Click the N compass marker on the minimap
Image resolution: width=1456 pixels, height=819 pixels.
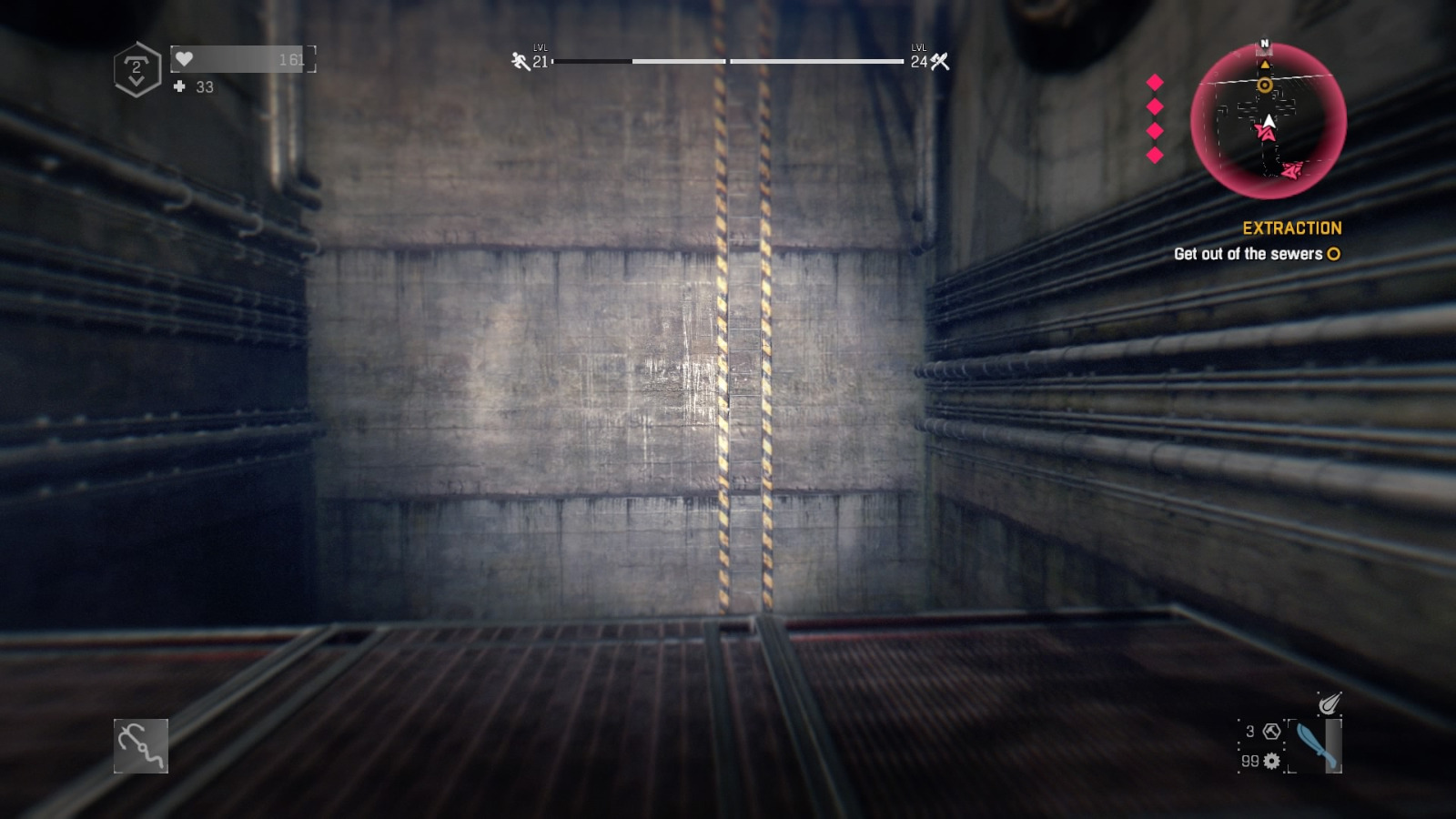tap(1266, 42)
